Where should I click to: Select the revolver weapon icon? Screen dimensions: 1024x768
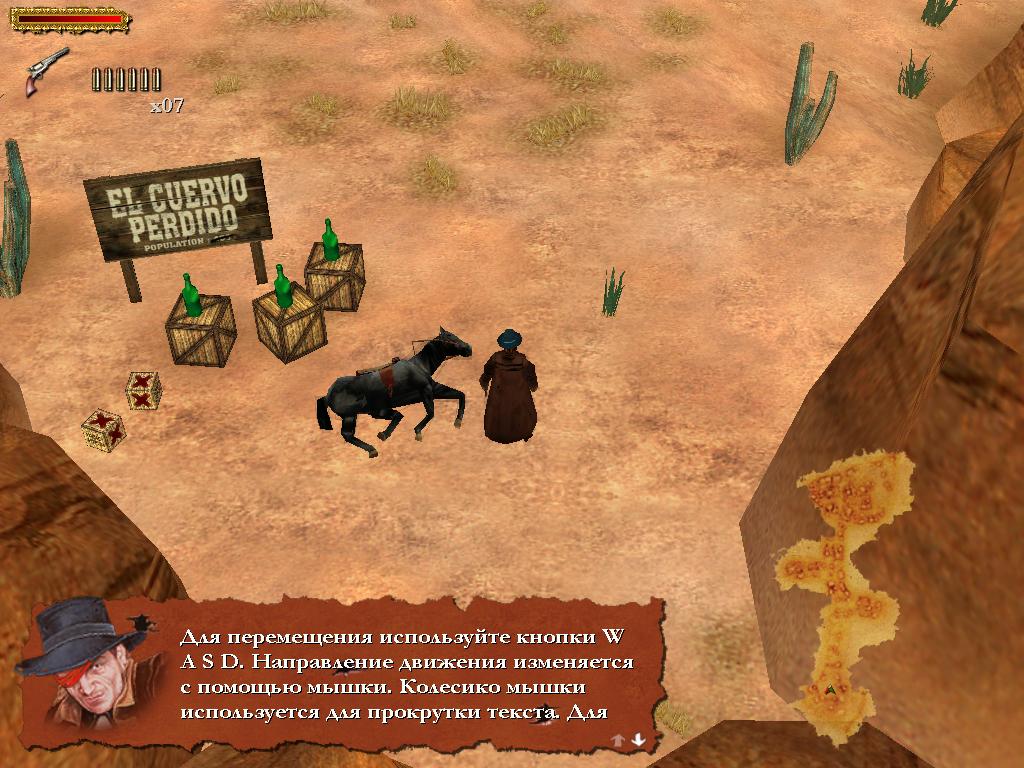47,70
